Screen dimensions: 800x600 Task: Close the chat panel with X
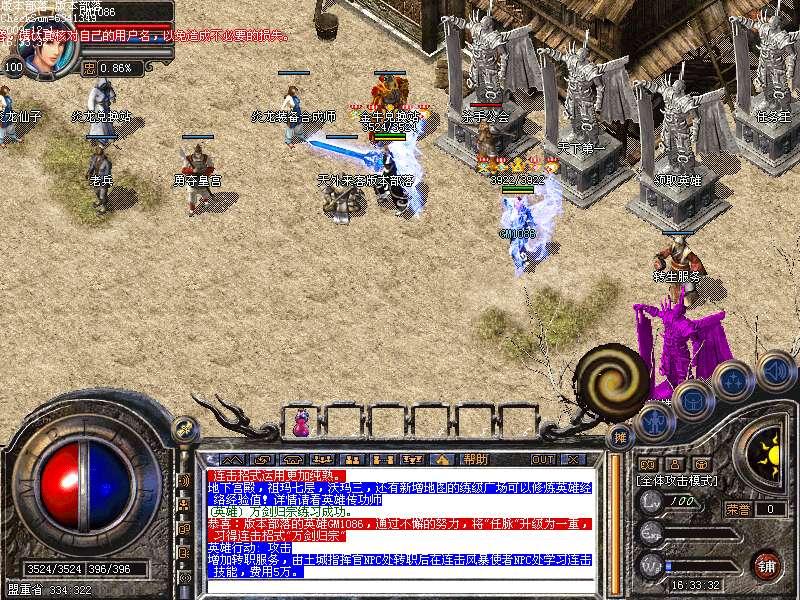573,459
